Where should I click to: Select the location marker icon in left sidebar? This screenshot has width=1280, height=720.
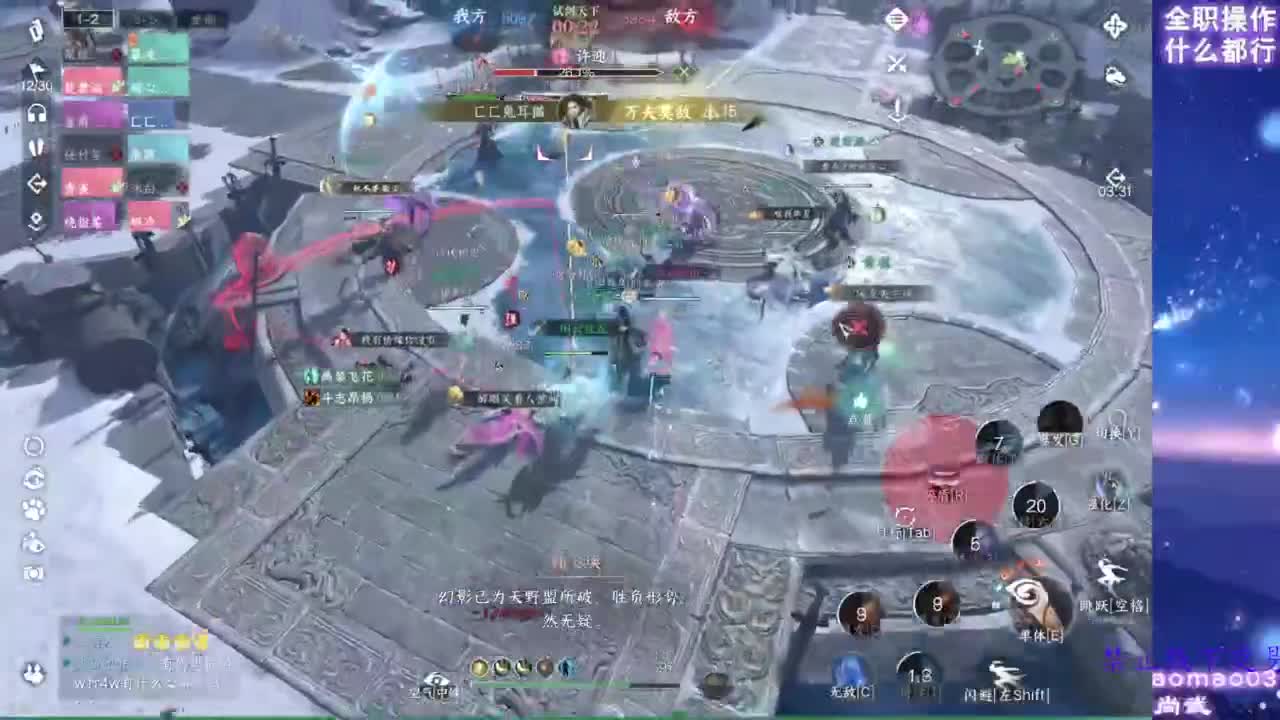click(x=35, y=217)
